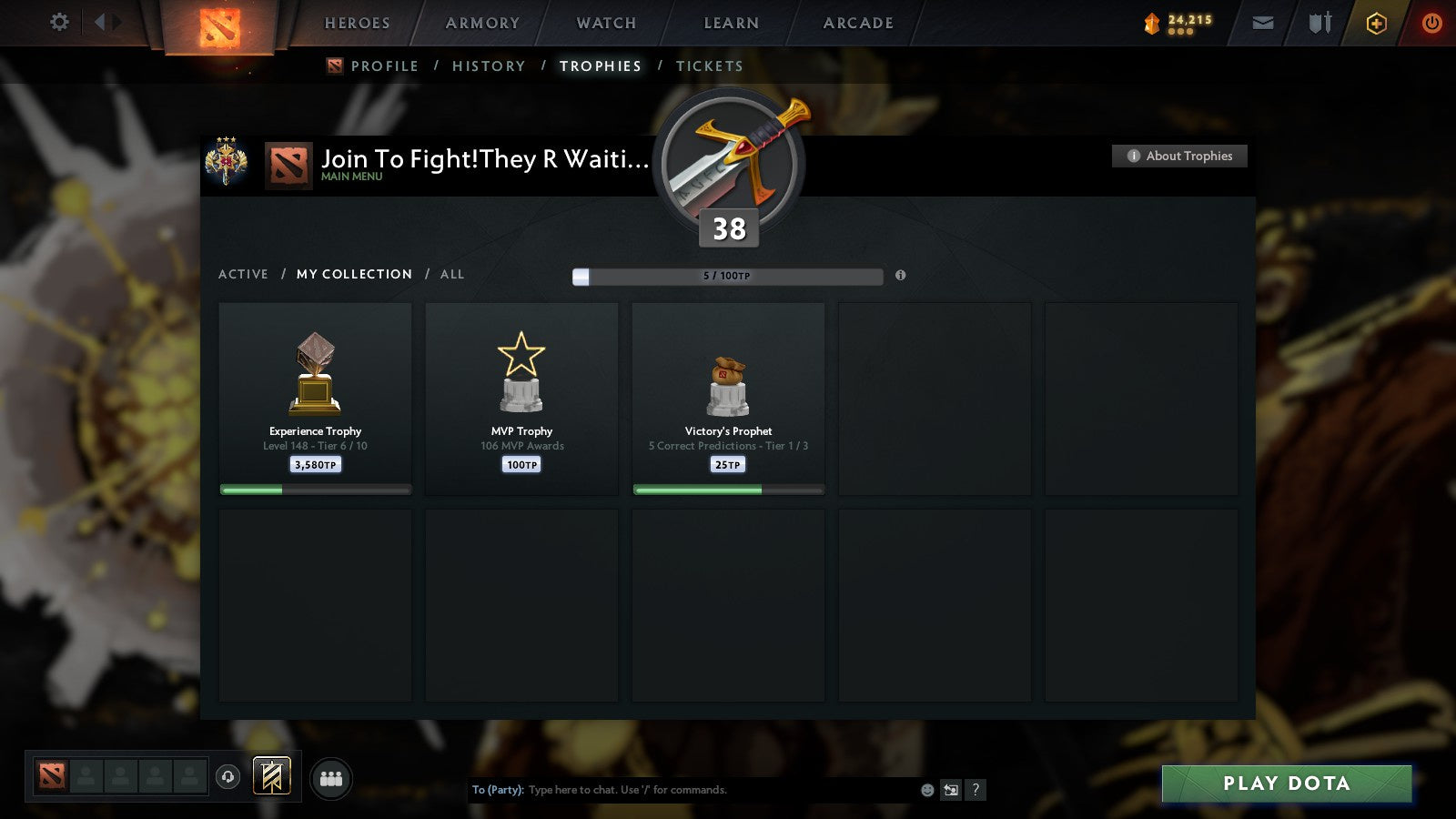Screen dimensions: 1456x819
Task: Click the emoticon smiley icon in chat bar
Action: point(925,790)
